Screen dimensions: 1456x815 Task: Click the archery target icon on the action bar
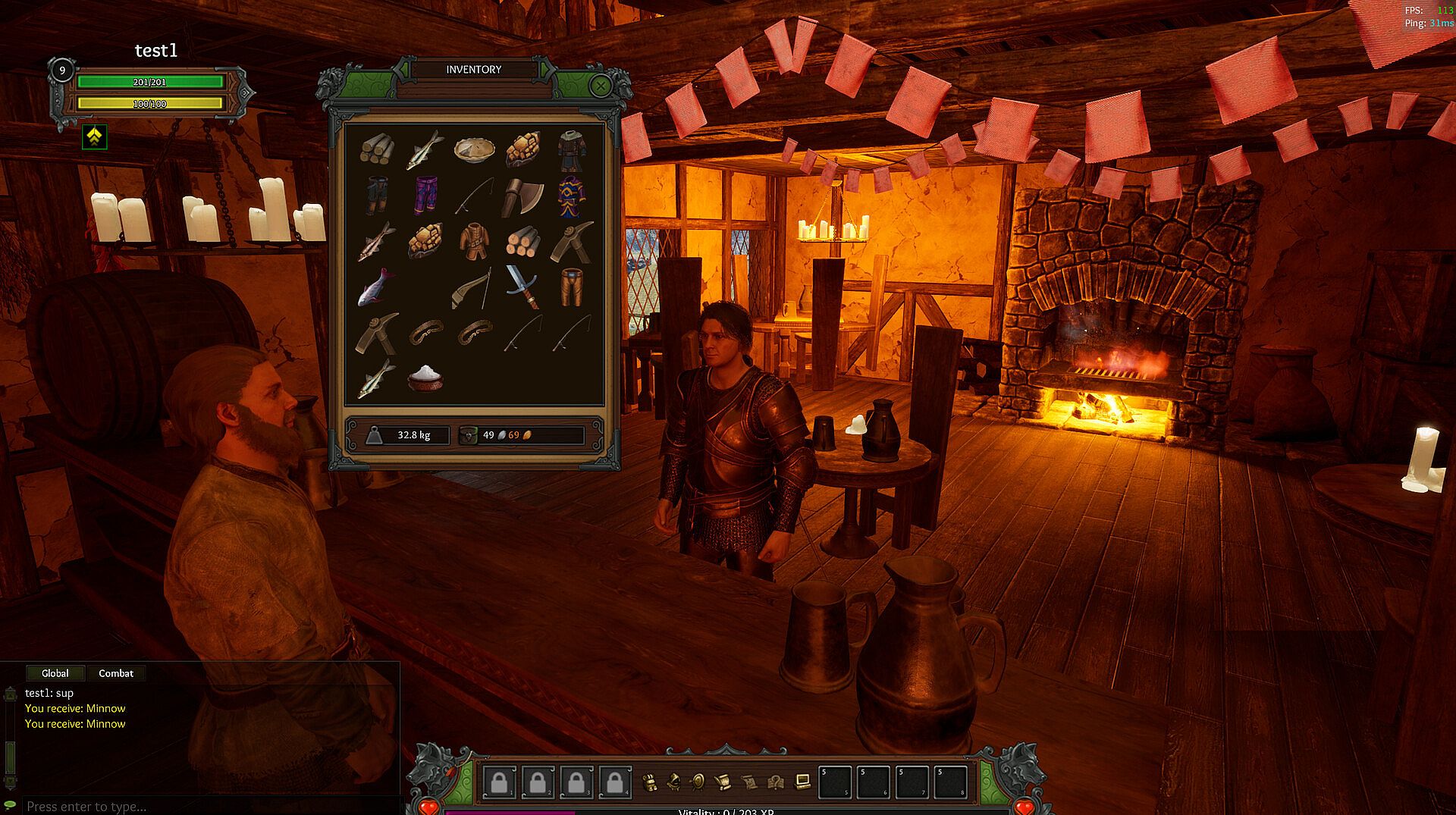(x=698, y=782)
